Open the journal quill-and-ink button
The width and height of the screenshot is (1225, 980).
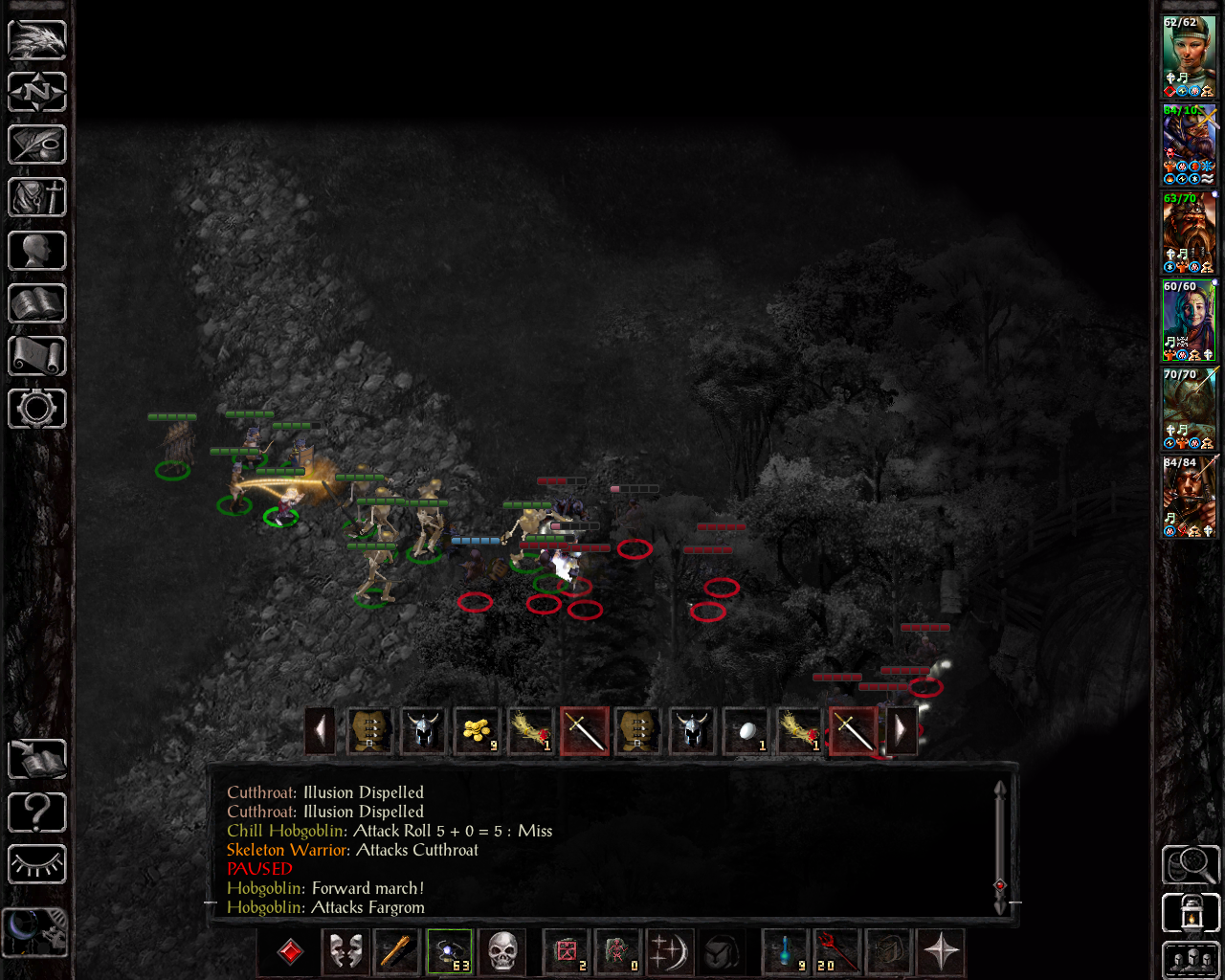coord(37,145)
